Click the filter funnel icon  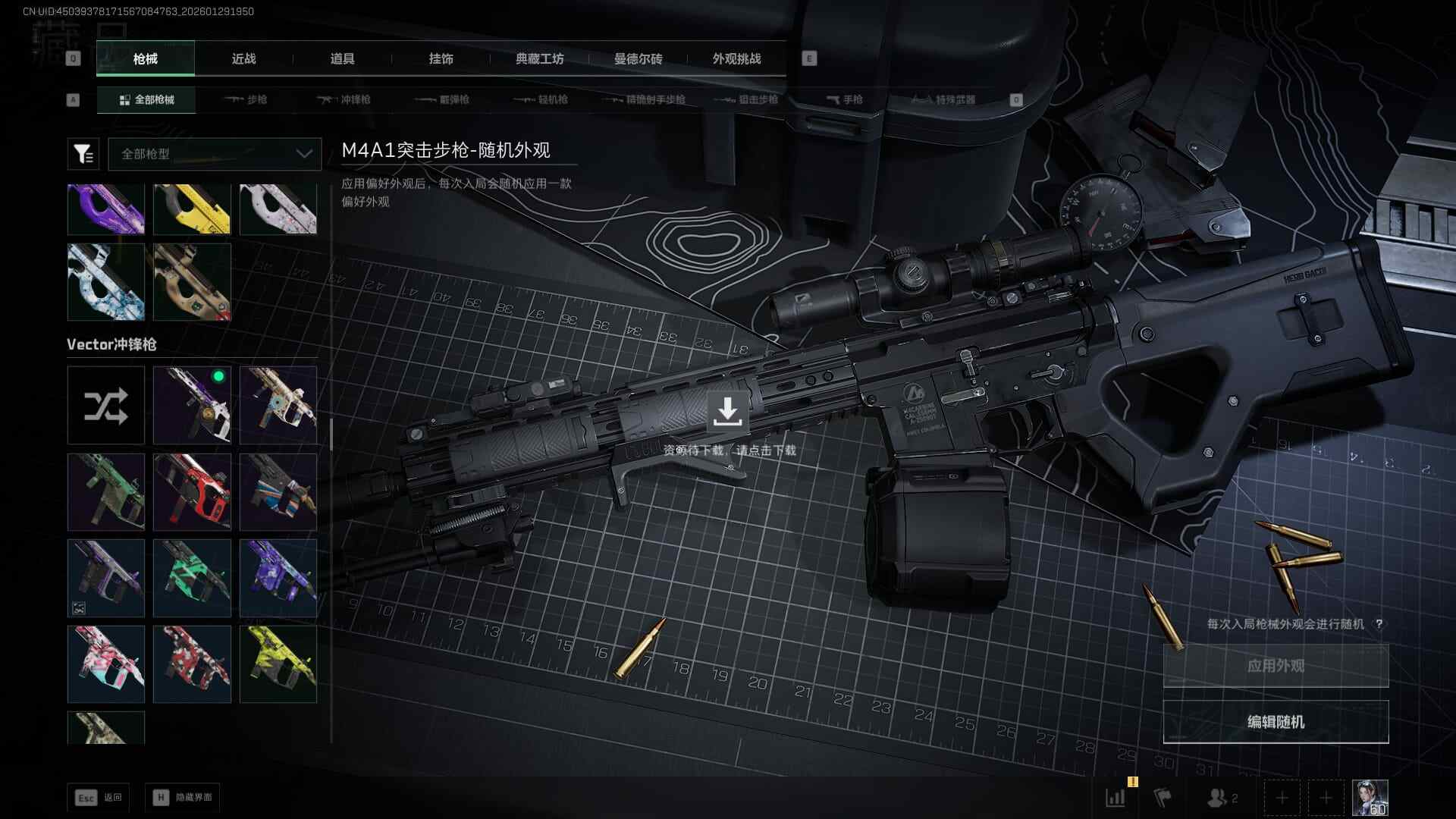click(x=83, y=154)
